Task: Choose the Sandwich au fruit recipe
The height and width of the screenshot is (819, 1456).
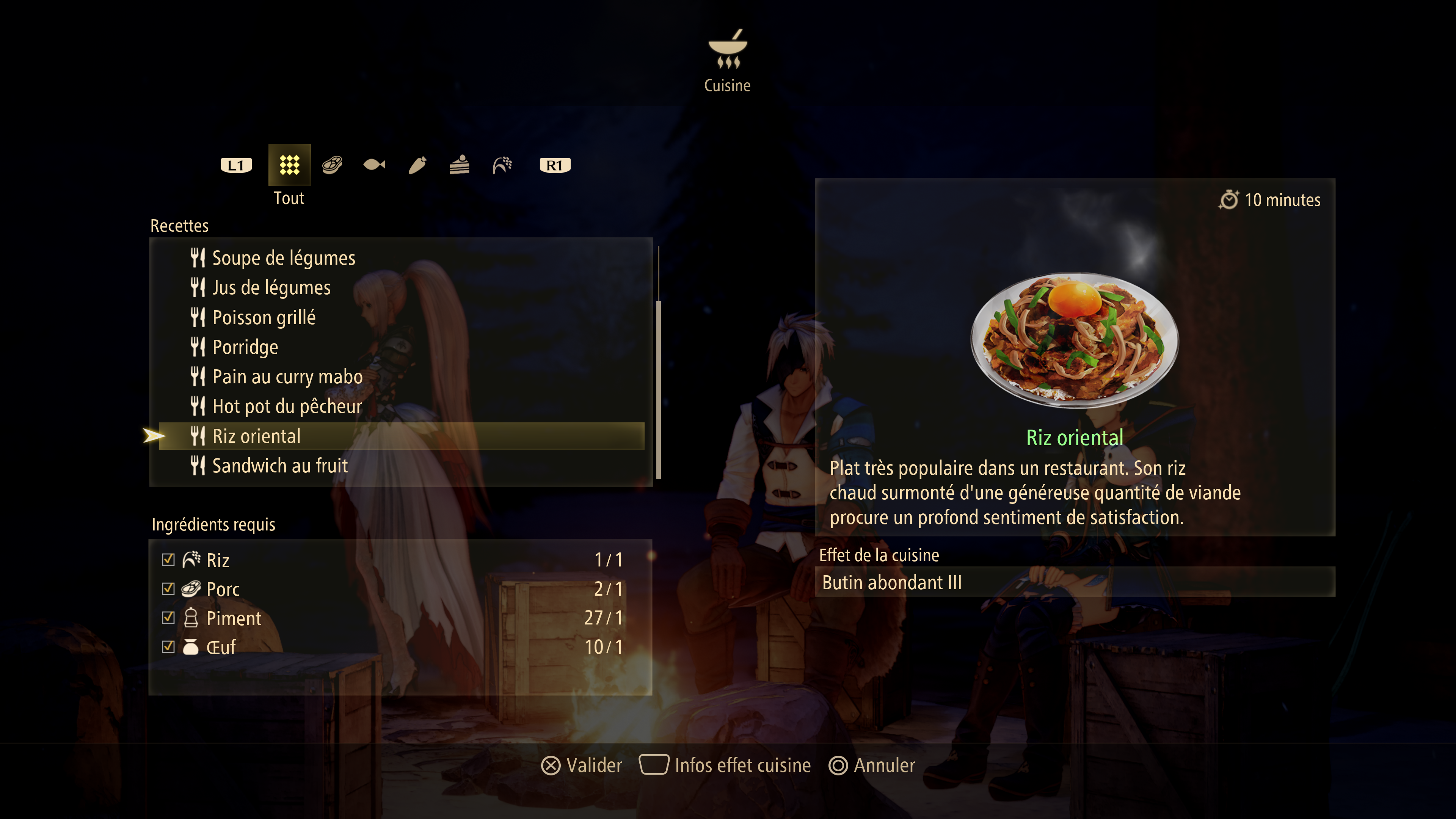Action: tap(280, 466)
